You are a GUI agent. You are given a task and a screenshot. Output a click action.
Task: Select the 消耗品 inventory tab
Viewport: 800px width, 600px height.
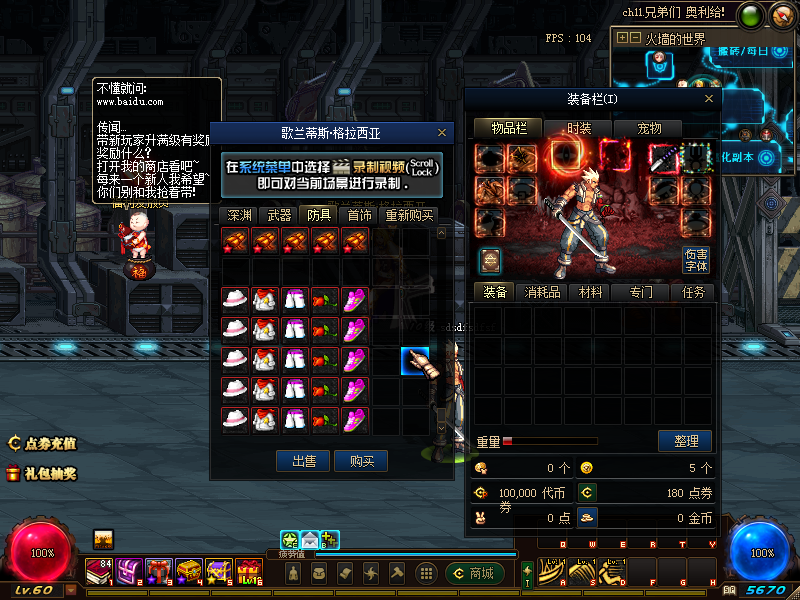pos(542,292)
